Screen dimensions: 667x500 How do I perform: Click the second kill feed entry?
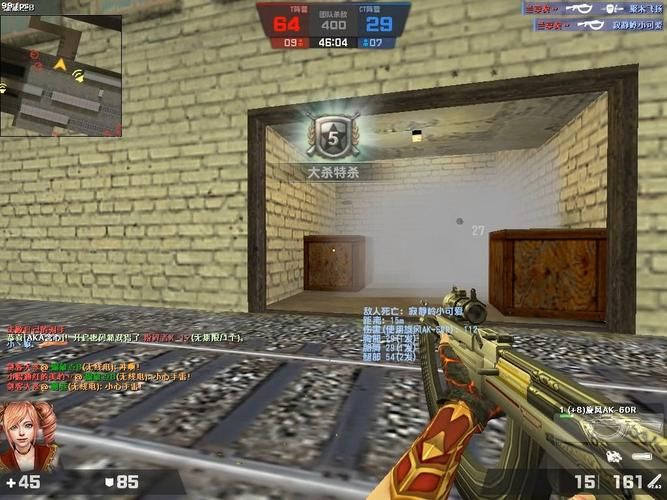[593, 22]
